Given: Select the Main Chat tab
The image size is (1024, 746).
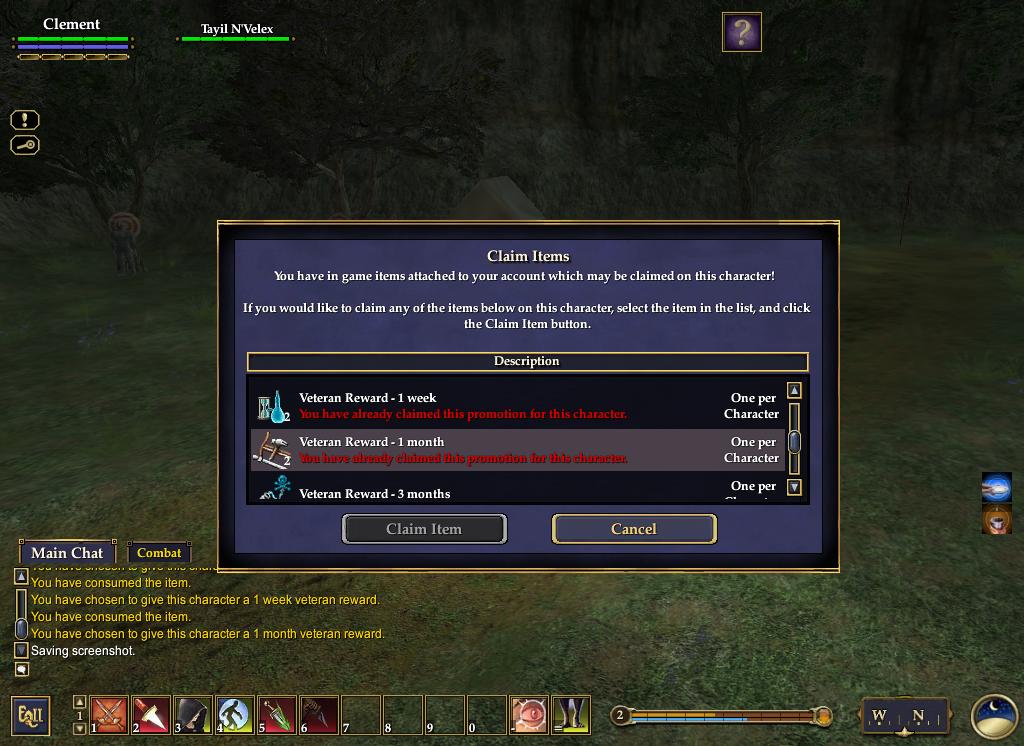Looking at the screenshot, I should (x=67, y=553).
